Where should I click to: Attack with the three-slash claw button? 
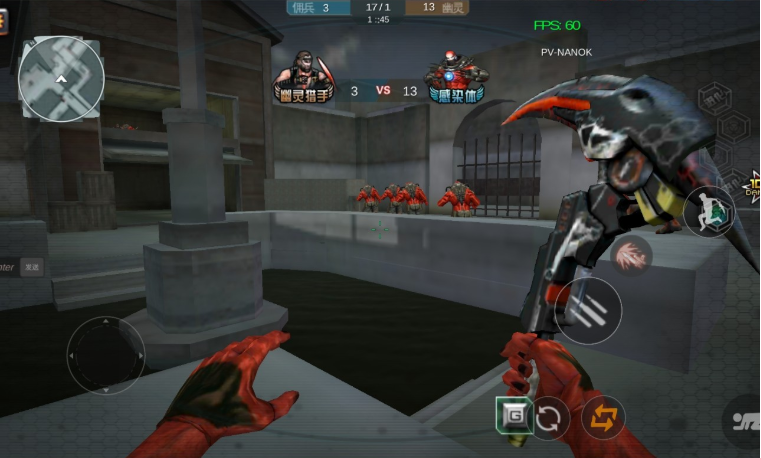(588, 311)
